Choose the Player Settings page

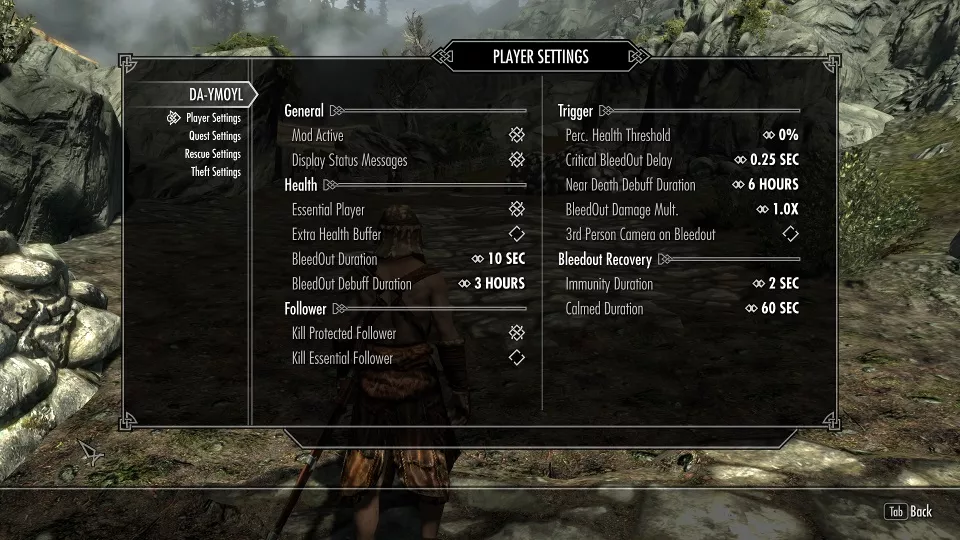pos(213,118)
